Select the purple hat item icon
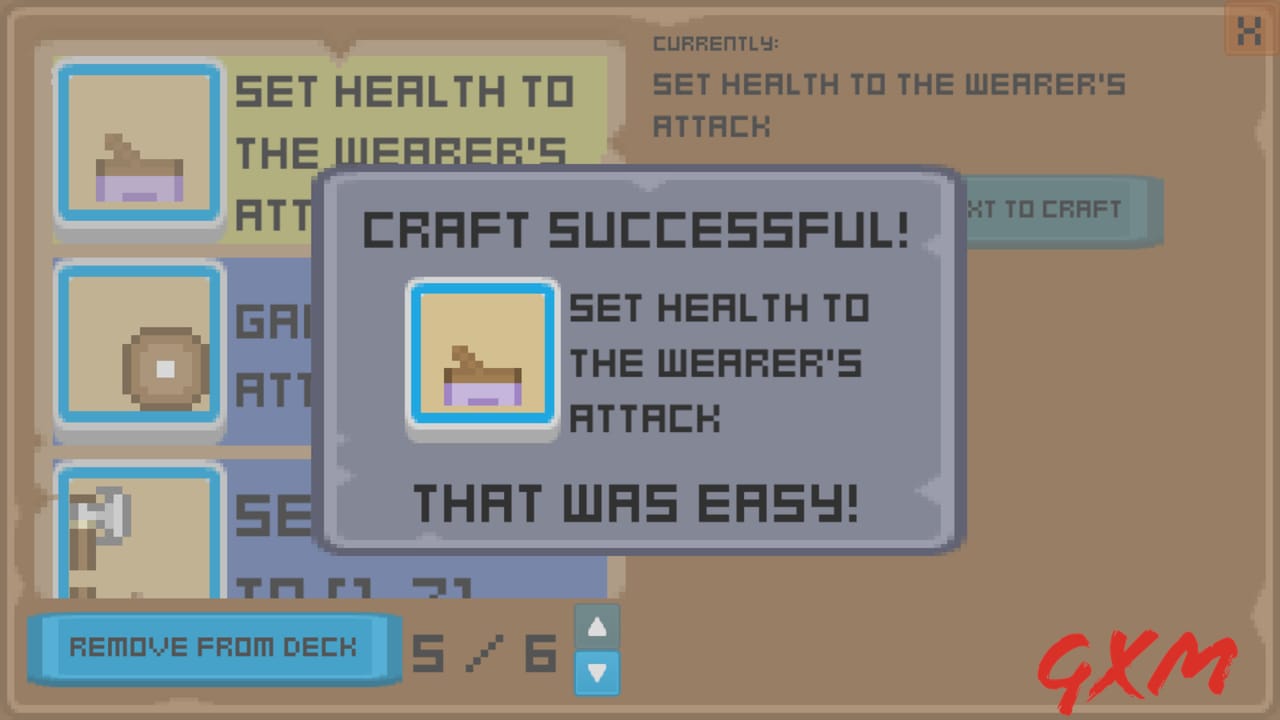Viewport: 1280px width, 720px height. click(x=138, y=145)
